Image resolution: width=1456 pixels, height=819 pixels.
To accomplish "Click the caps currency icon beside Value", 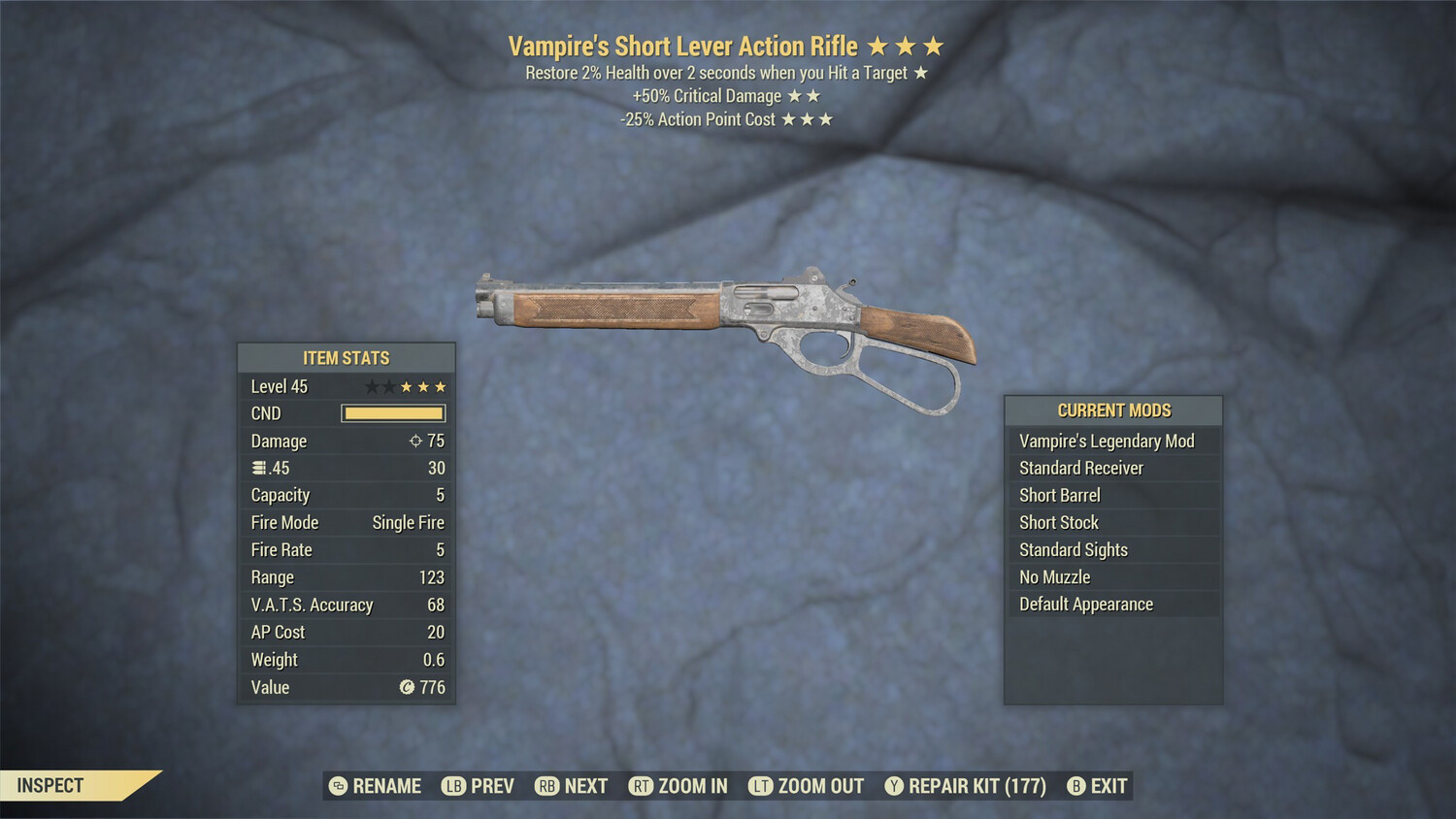I will [x=409, y=687].
